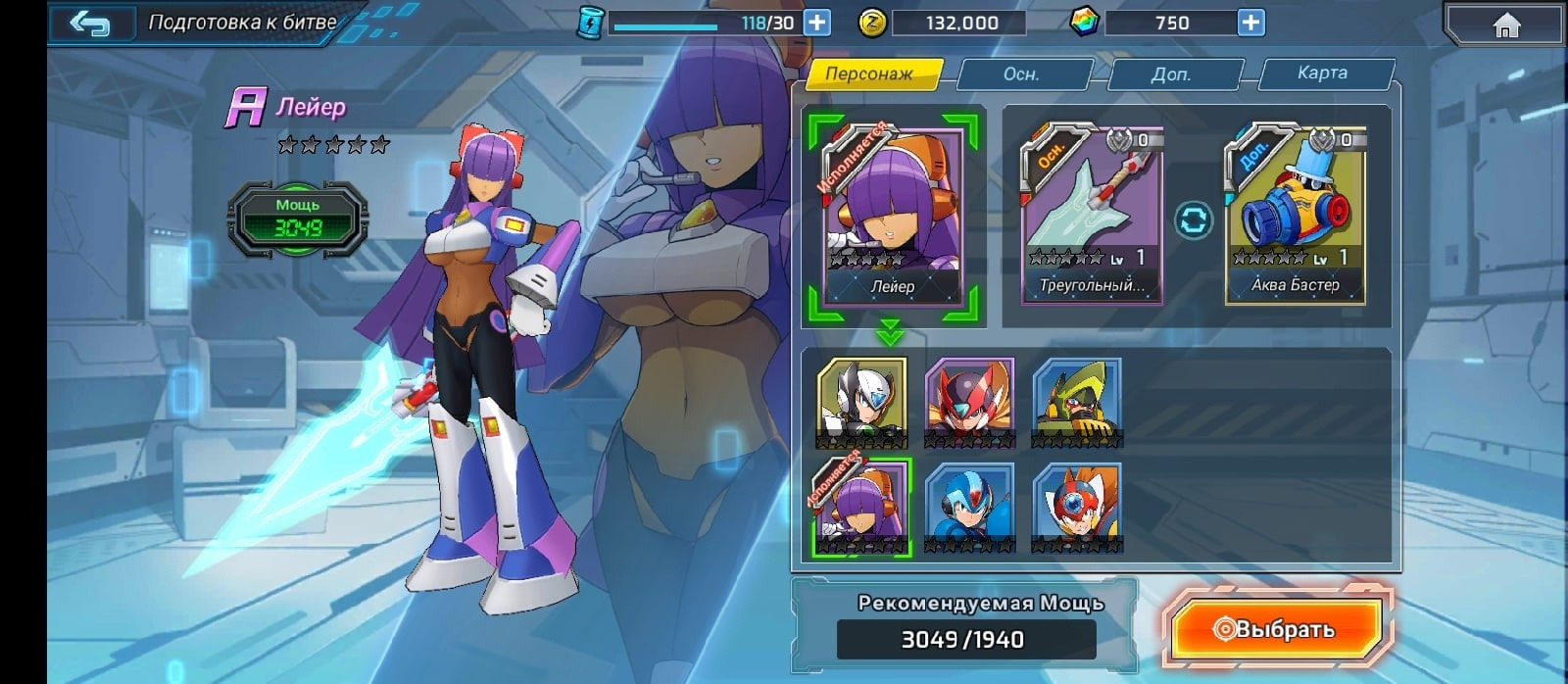1568x684 pixels.
Task: Go back using the arrow button
Action: [89, 23]
